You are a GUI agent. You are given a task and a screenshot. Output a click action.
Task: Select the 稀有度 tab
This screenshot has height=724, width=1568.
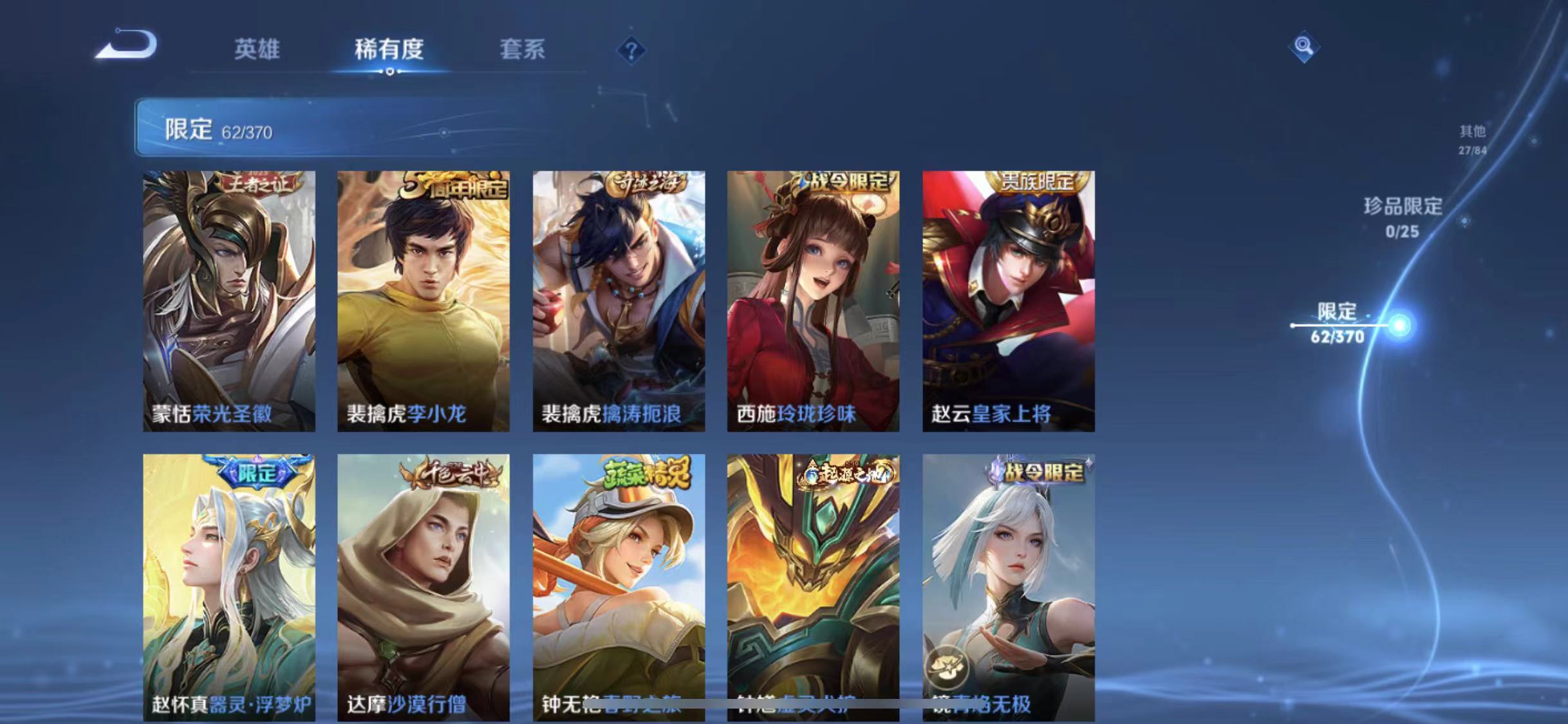point(389,50)
